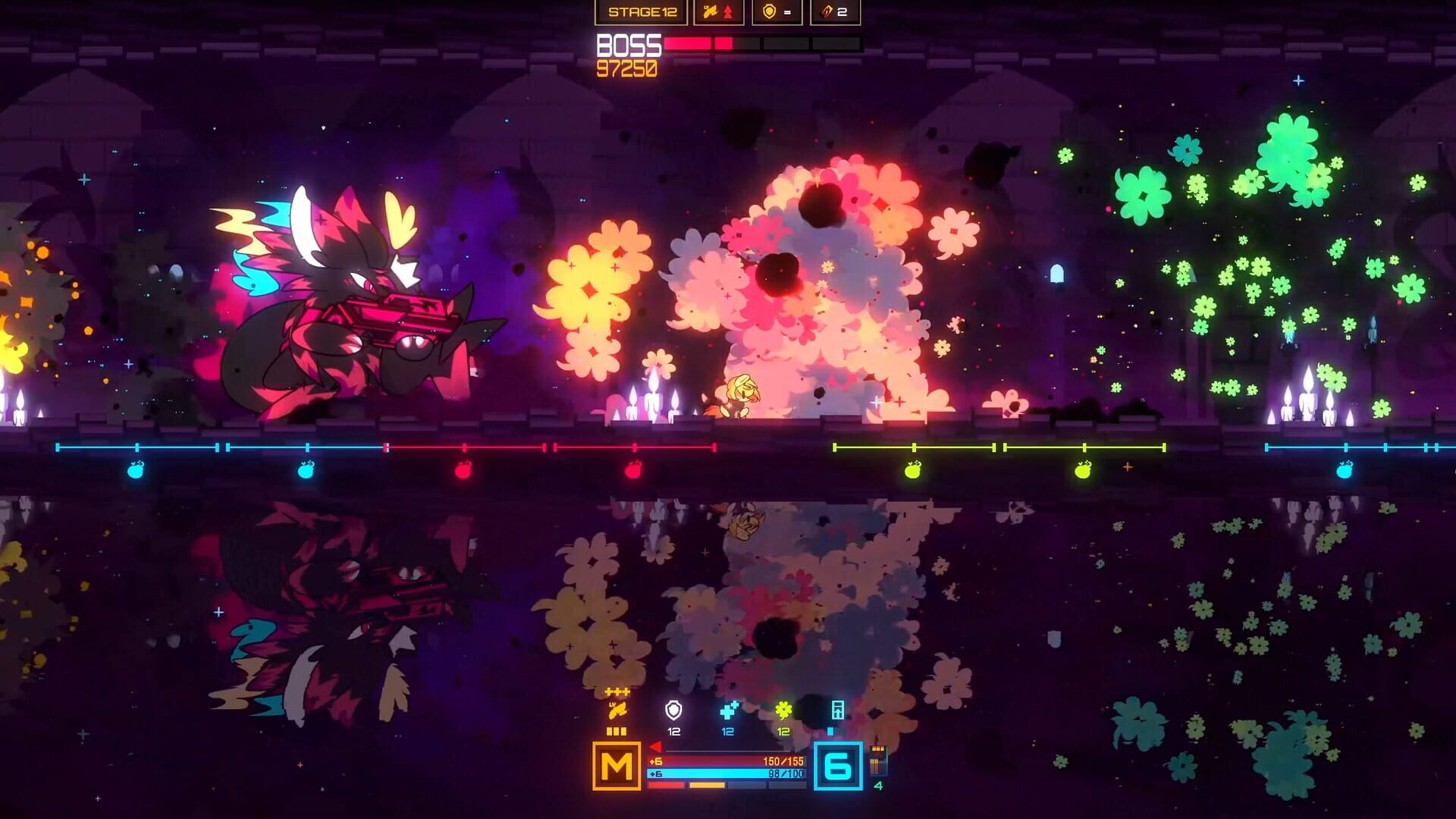Click the blue 98/100 energy readout
The image size is (1456, 819).
point(786,775)
